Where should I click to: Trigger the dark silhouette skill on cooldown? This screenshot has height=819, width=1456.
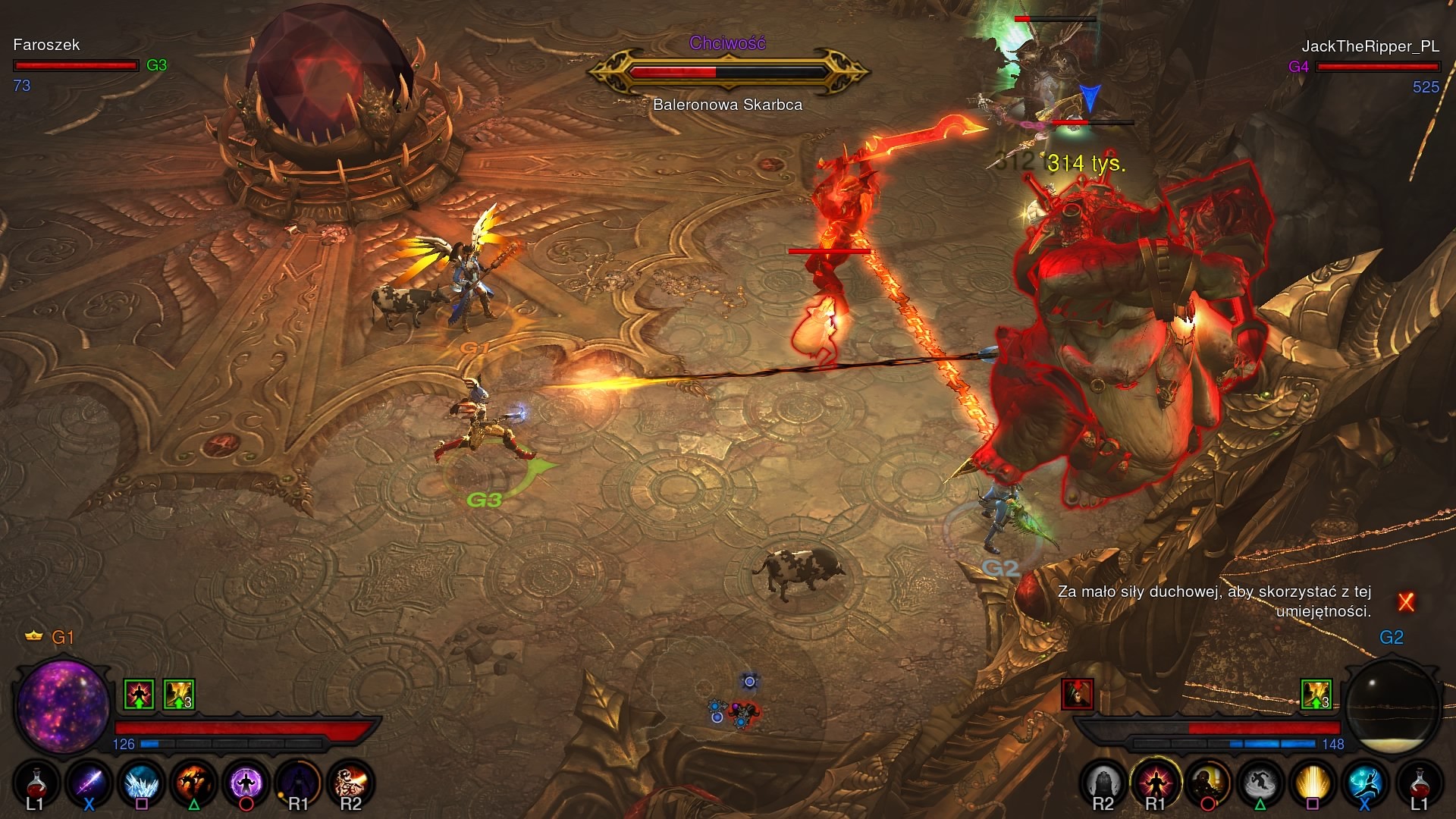298,781
